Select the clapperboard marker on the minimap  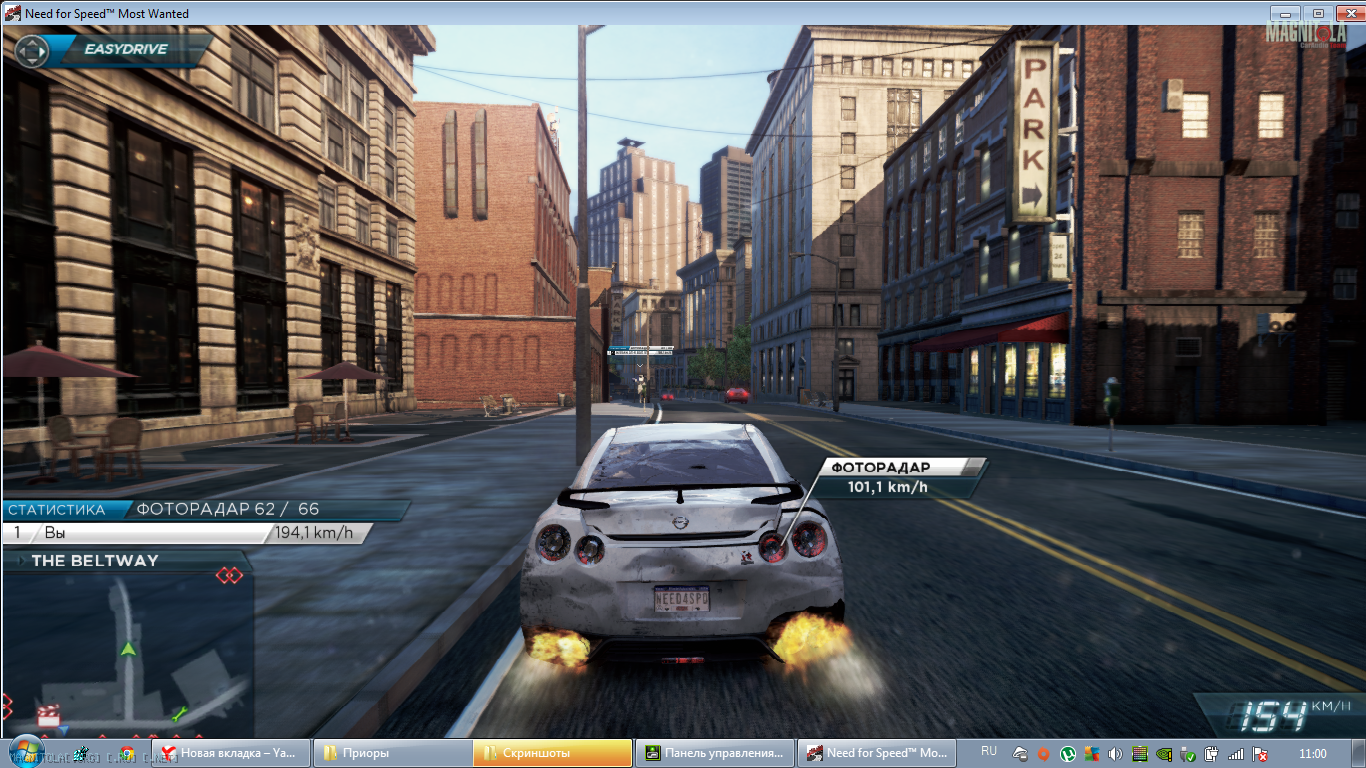(x=47, y=715)
